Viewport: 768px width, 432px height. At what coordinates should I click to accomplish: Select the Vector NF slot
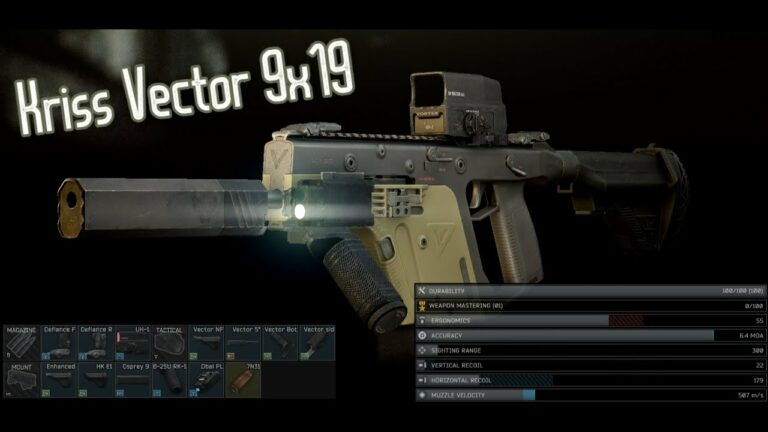[x=207, y=342]
